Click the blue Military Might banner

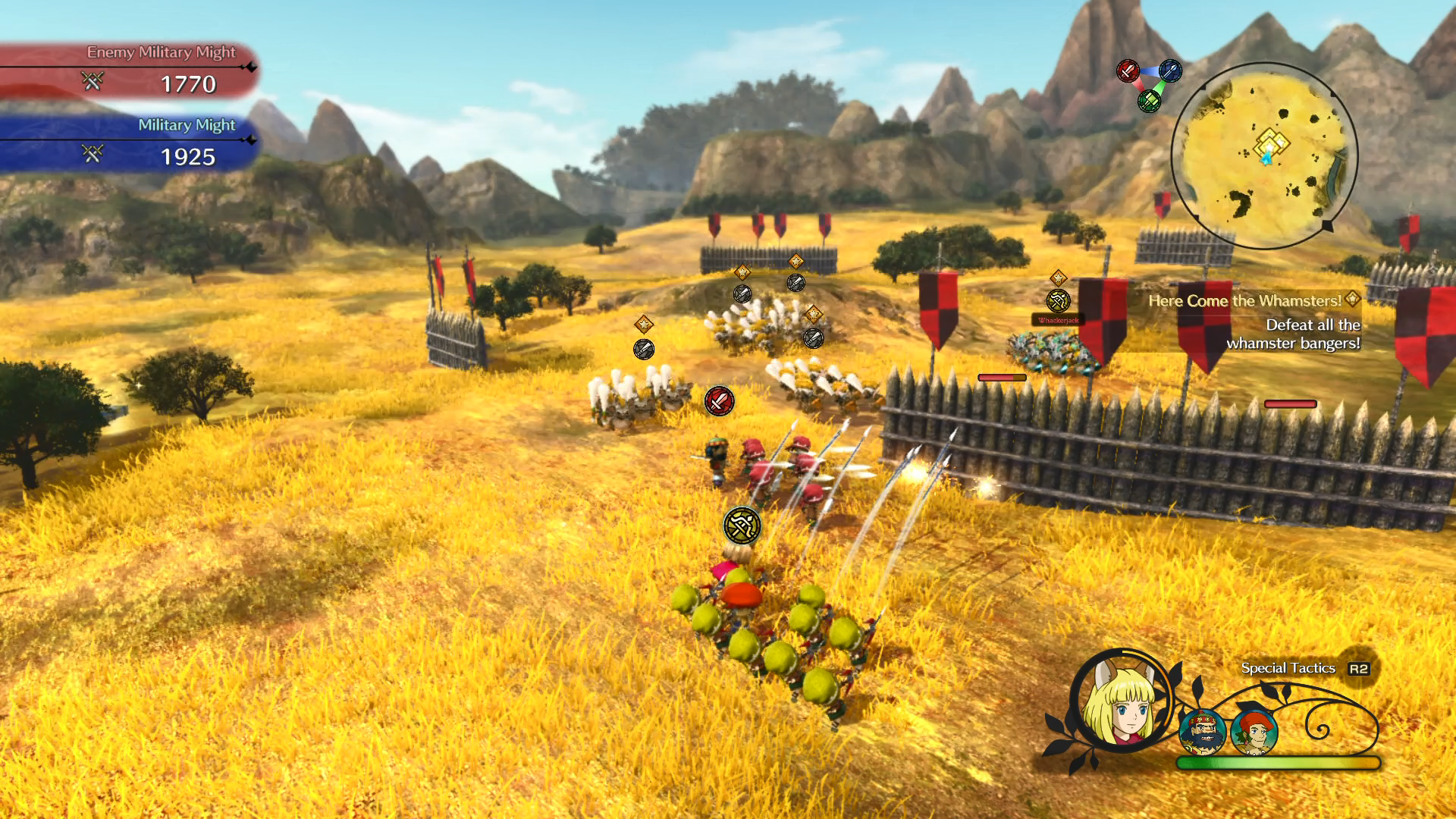coord(129,144)
